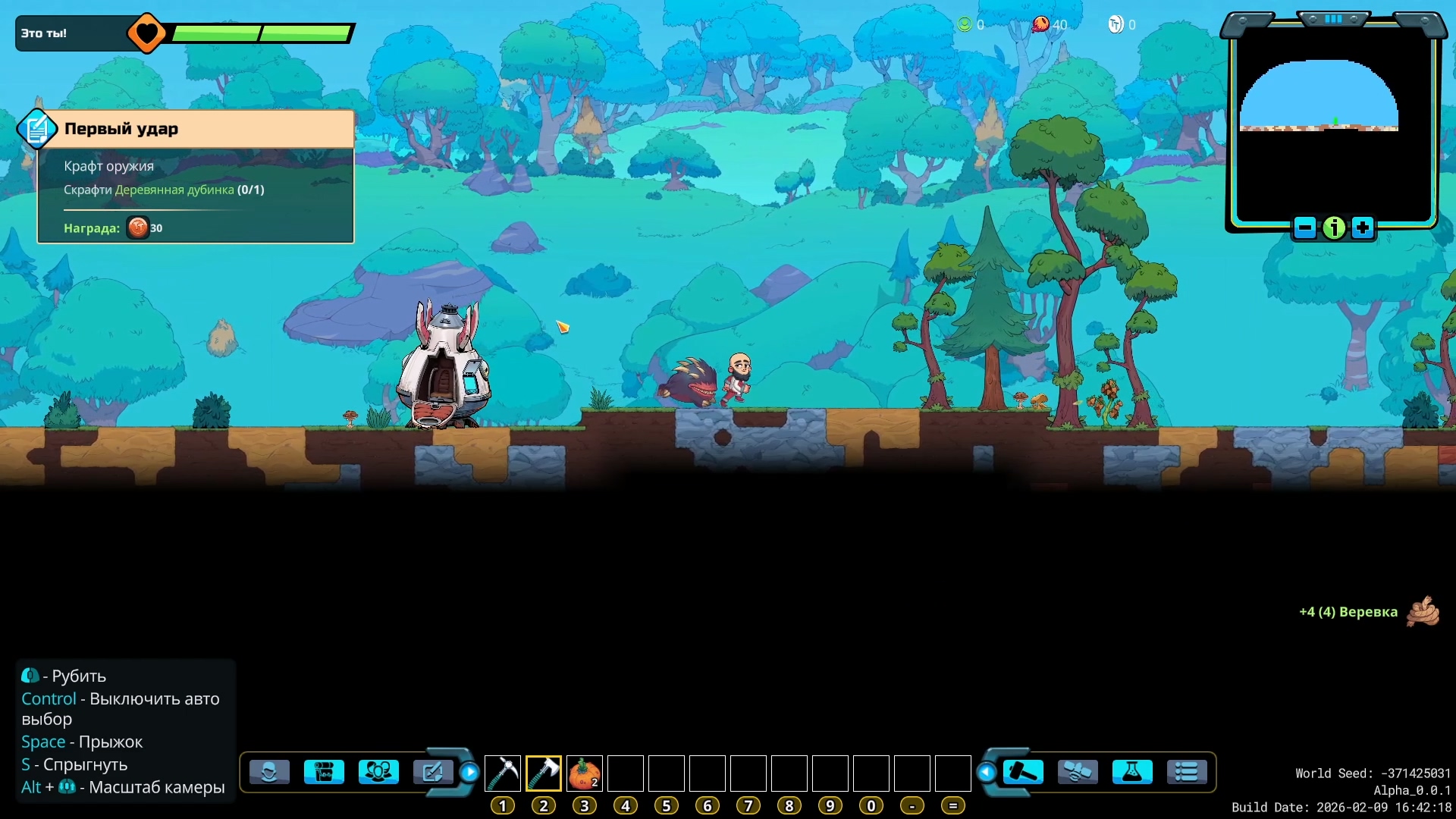Open the 'Первый удар' quest tracker
This screenshot has height=819, width=1456.
(205, 129)
